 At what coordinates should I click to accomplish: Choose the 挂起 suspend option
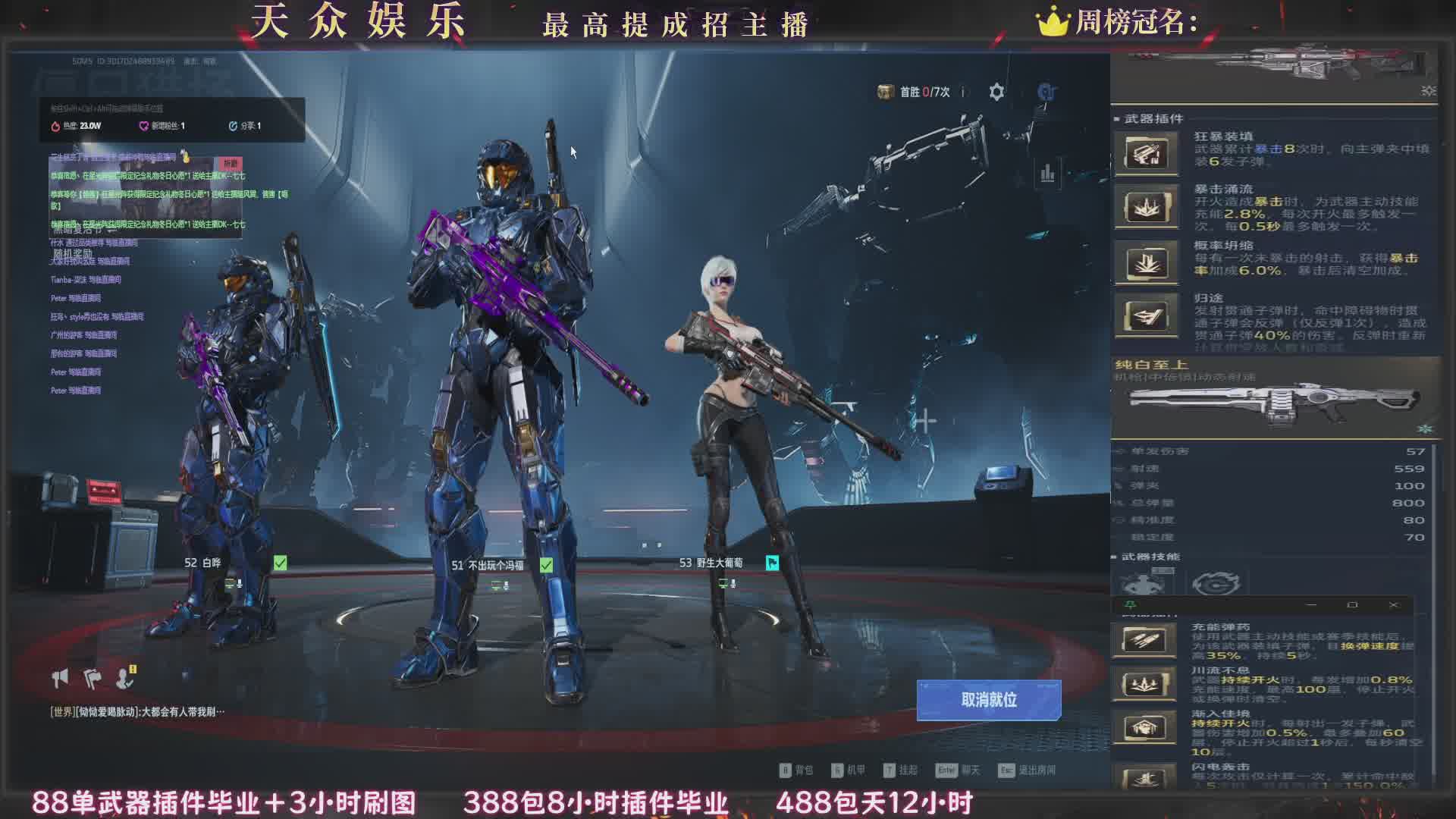tap(900, 770)
